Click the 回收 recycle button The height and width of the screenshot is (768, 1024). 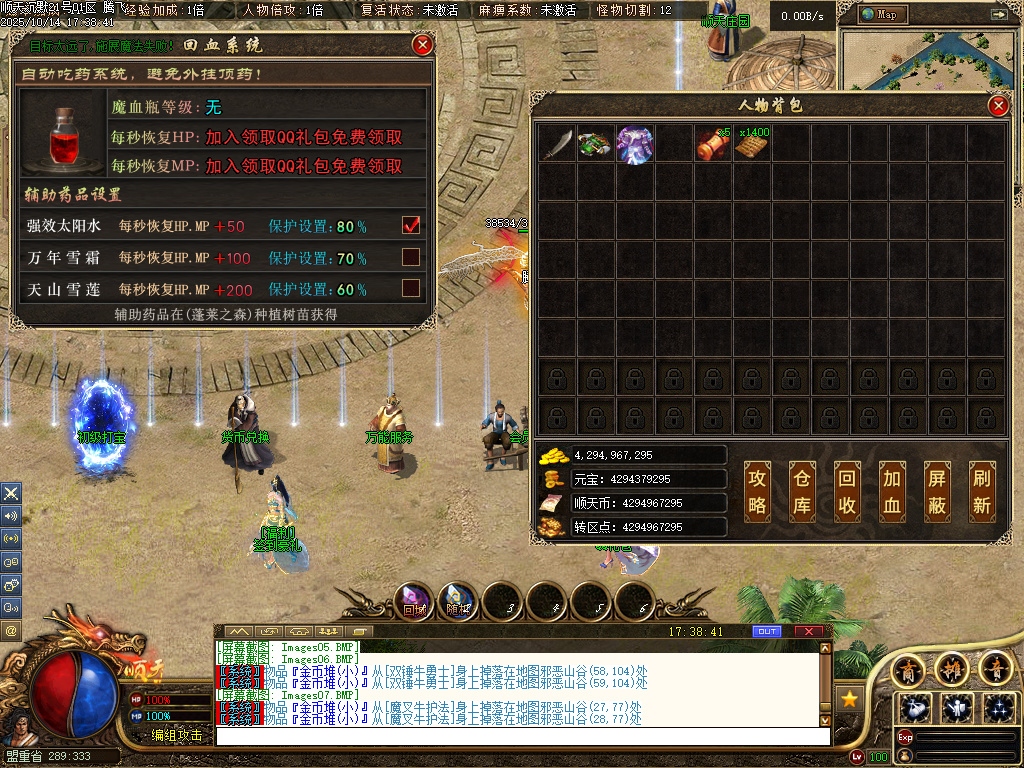point(847,492)
